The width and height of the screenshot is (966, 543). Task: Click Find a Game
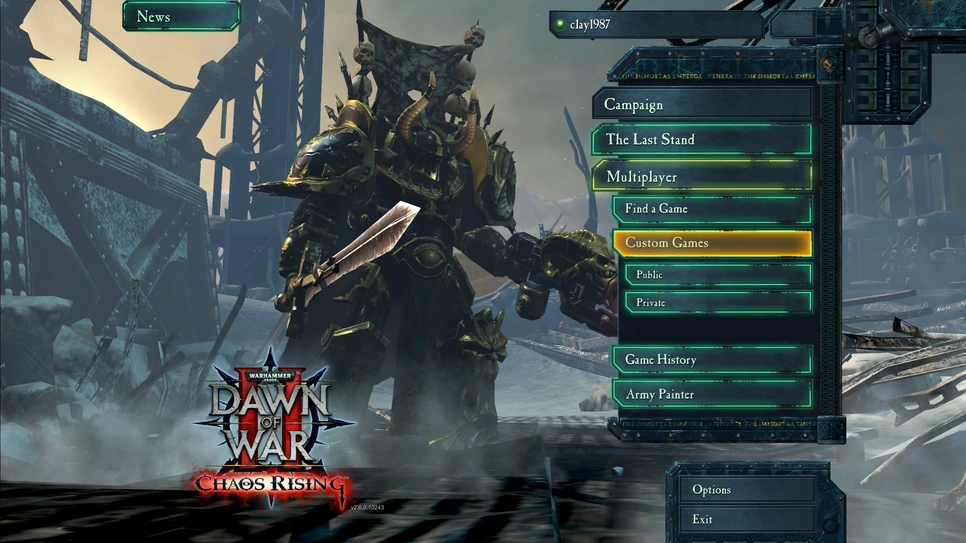click(712, 209)
